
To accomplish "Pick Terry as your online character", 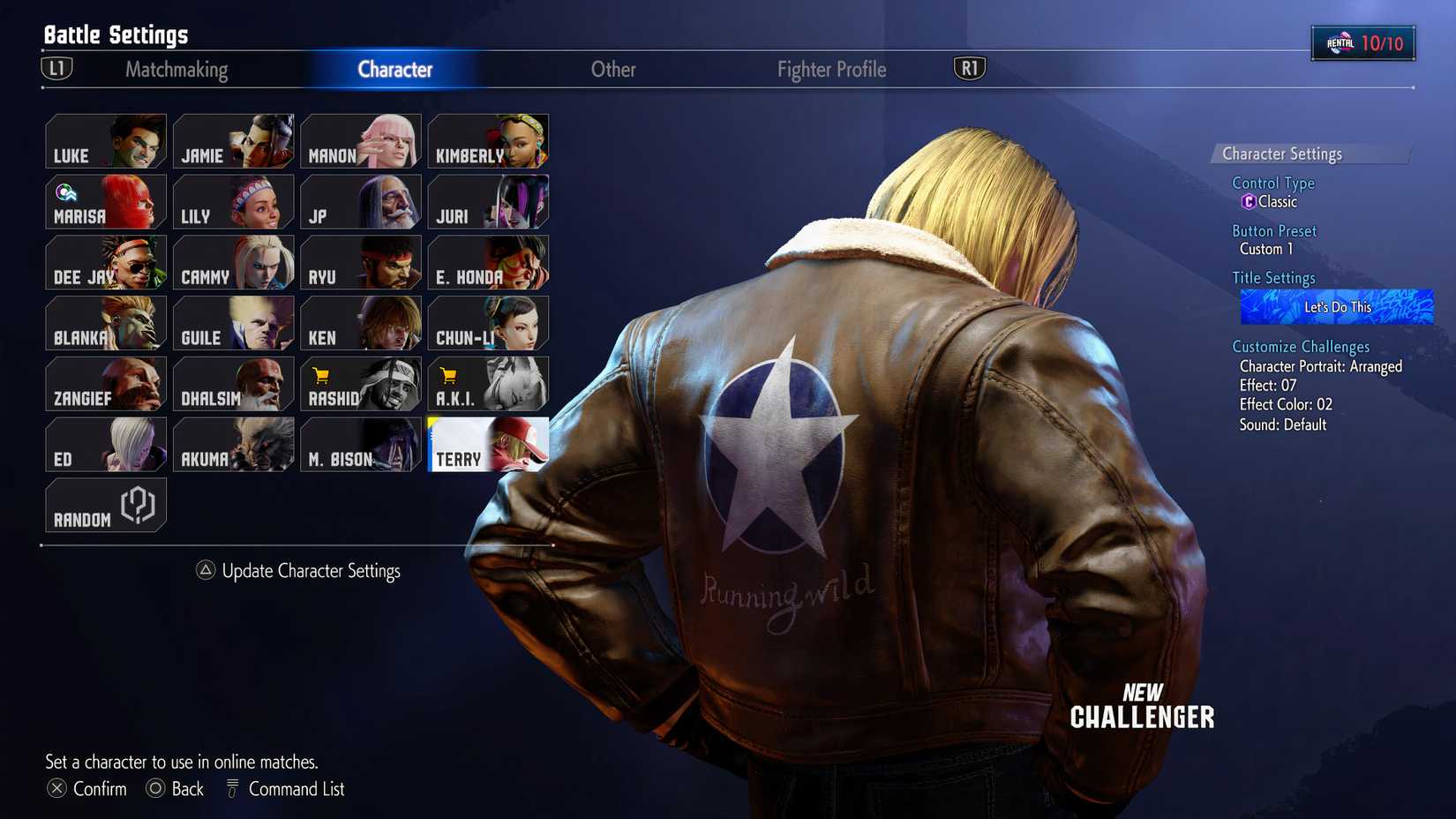I will pyautogui.click(x=487, y=444).
